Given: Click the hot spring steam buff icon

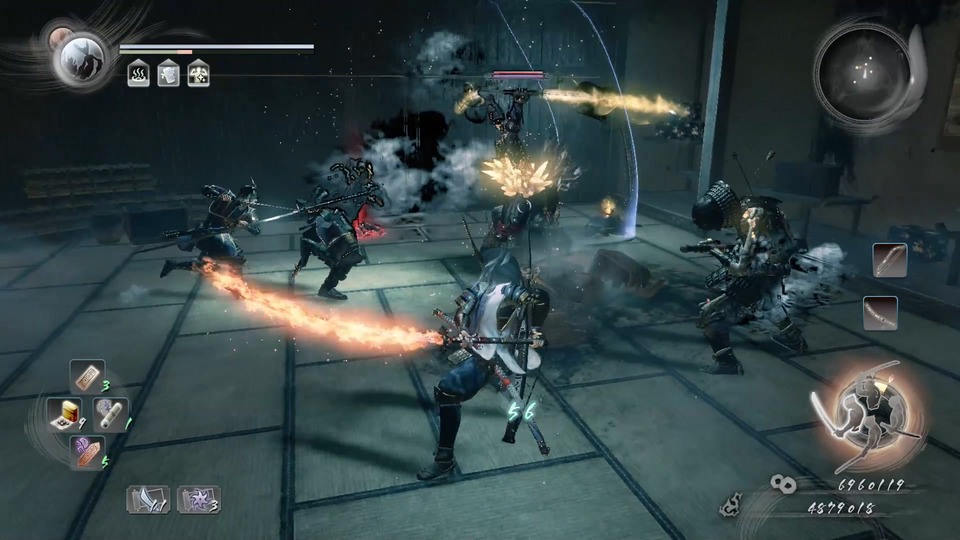Looking at the screenshot, I should [138, 73].
